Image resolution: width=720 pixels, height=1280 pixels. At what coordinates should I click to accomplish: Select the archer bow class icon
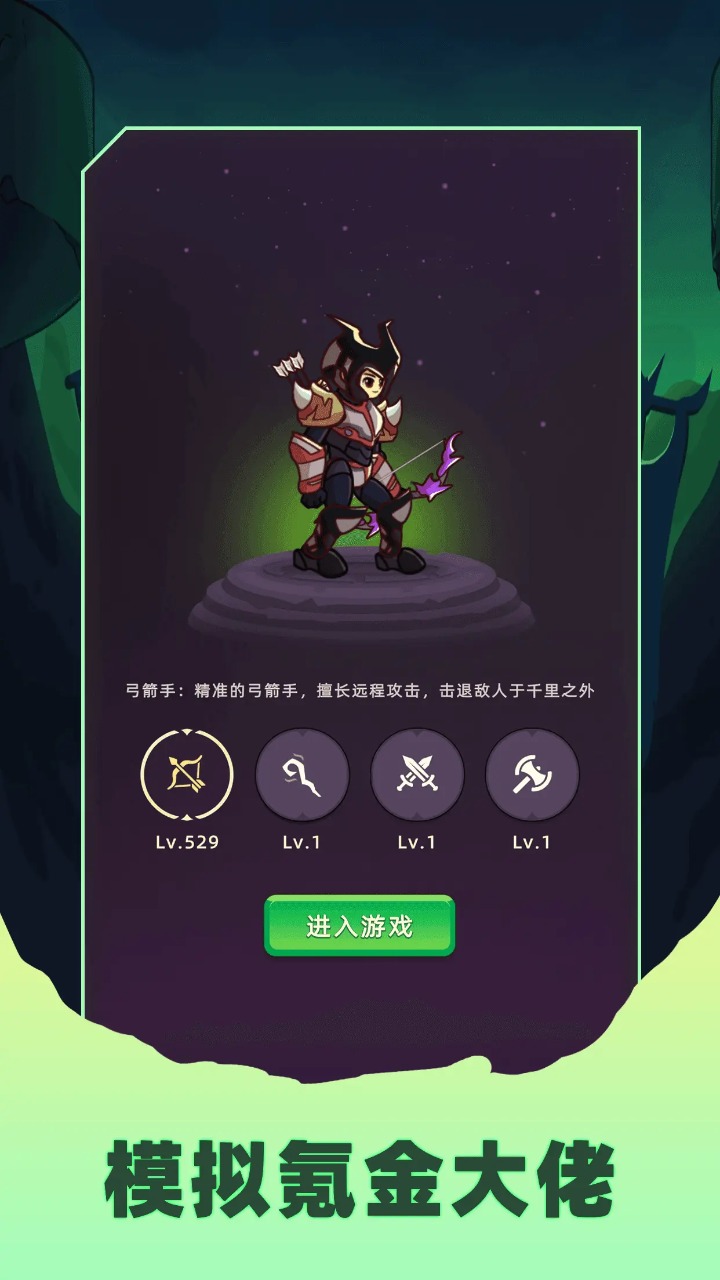pyautogui.click(x=187, y=774)
